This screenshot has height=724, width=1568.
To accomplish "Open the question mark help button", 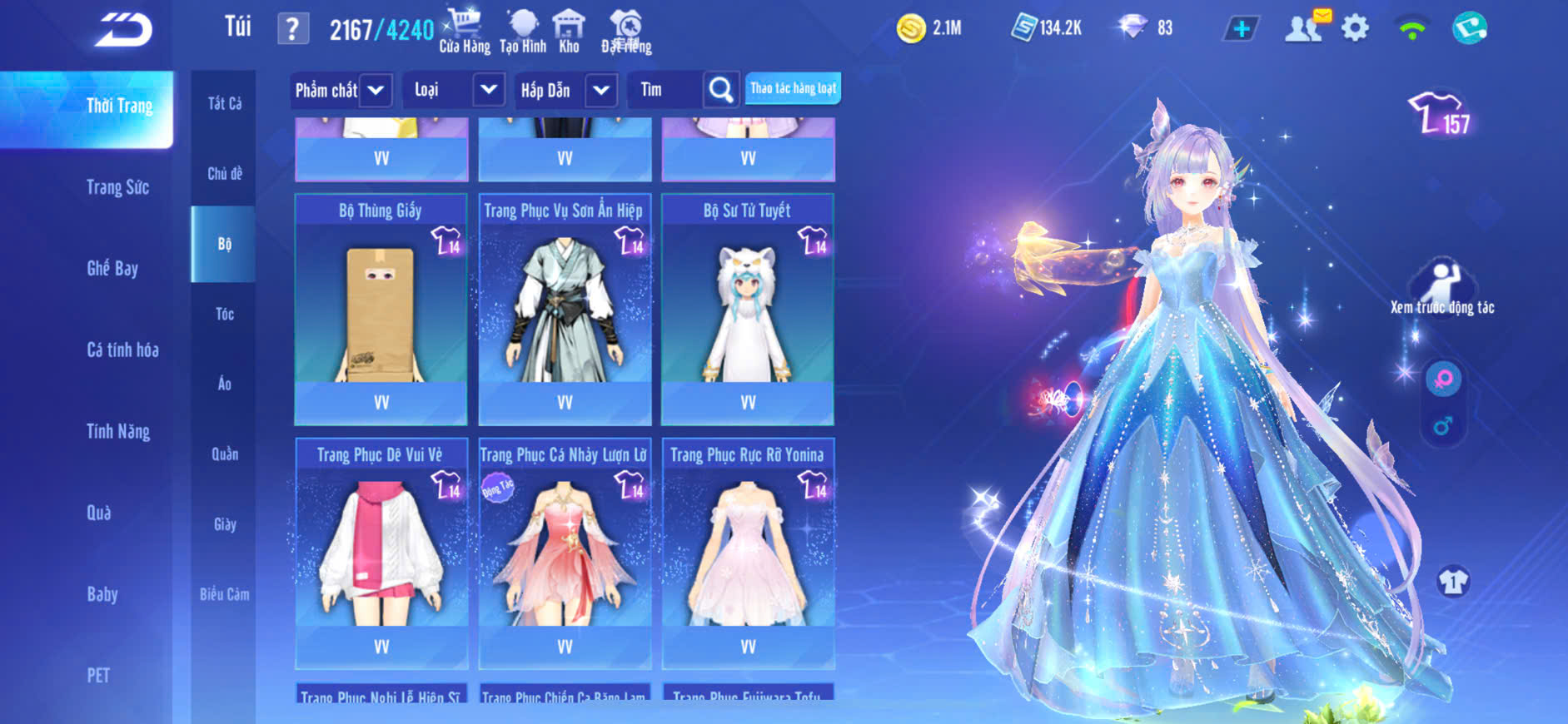I will [292, 30].
